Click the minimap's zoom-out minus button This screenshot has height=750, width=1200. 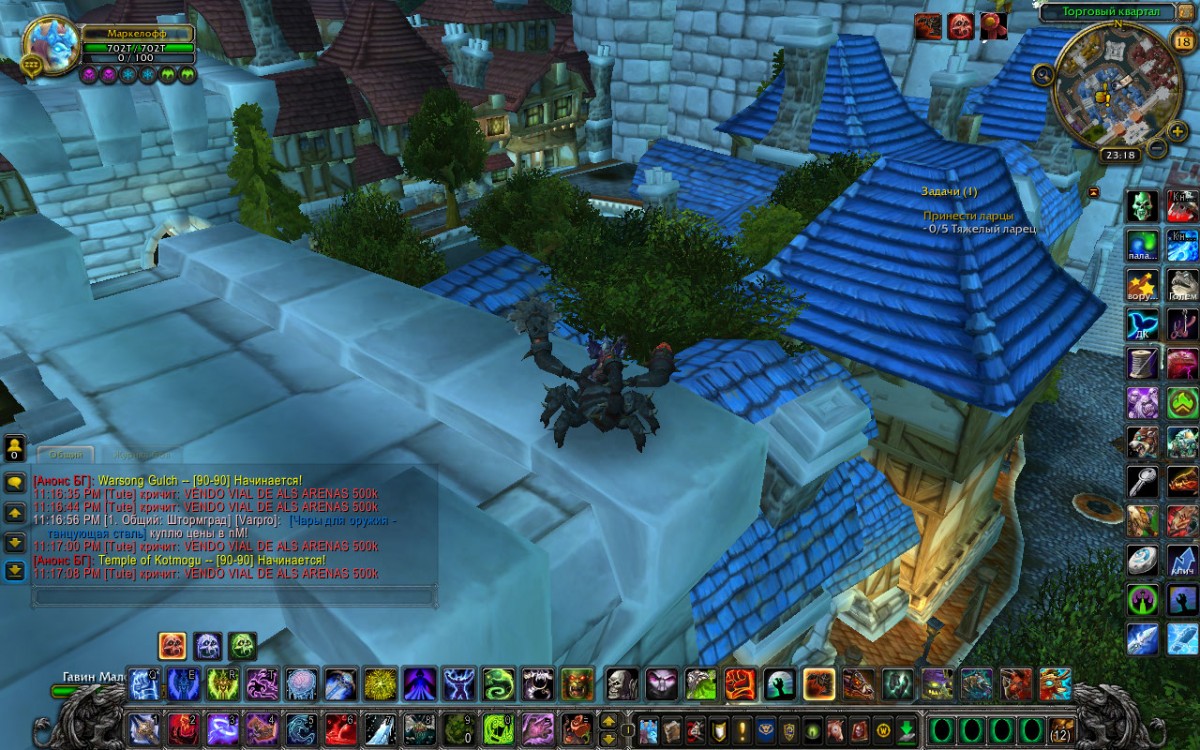(x=1157, y=149)
